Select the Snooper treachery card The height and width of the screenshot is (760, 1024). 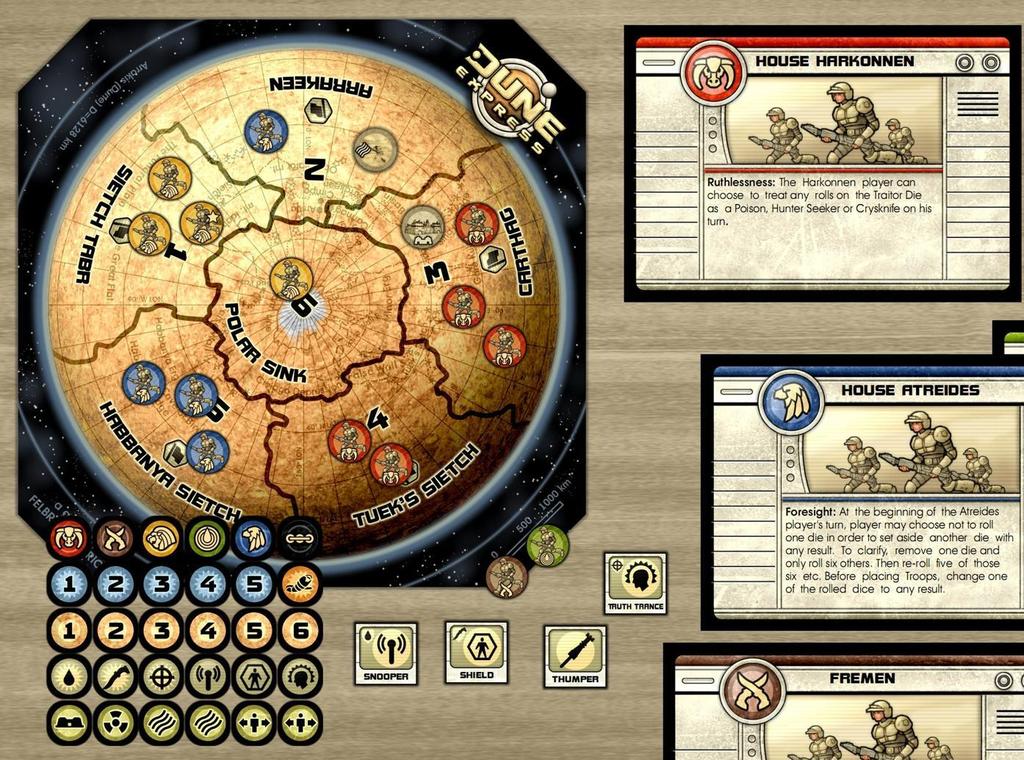pos(386,653)
